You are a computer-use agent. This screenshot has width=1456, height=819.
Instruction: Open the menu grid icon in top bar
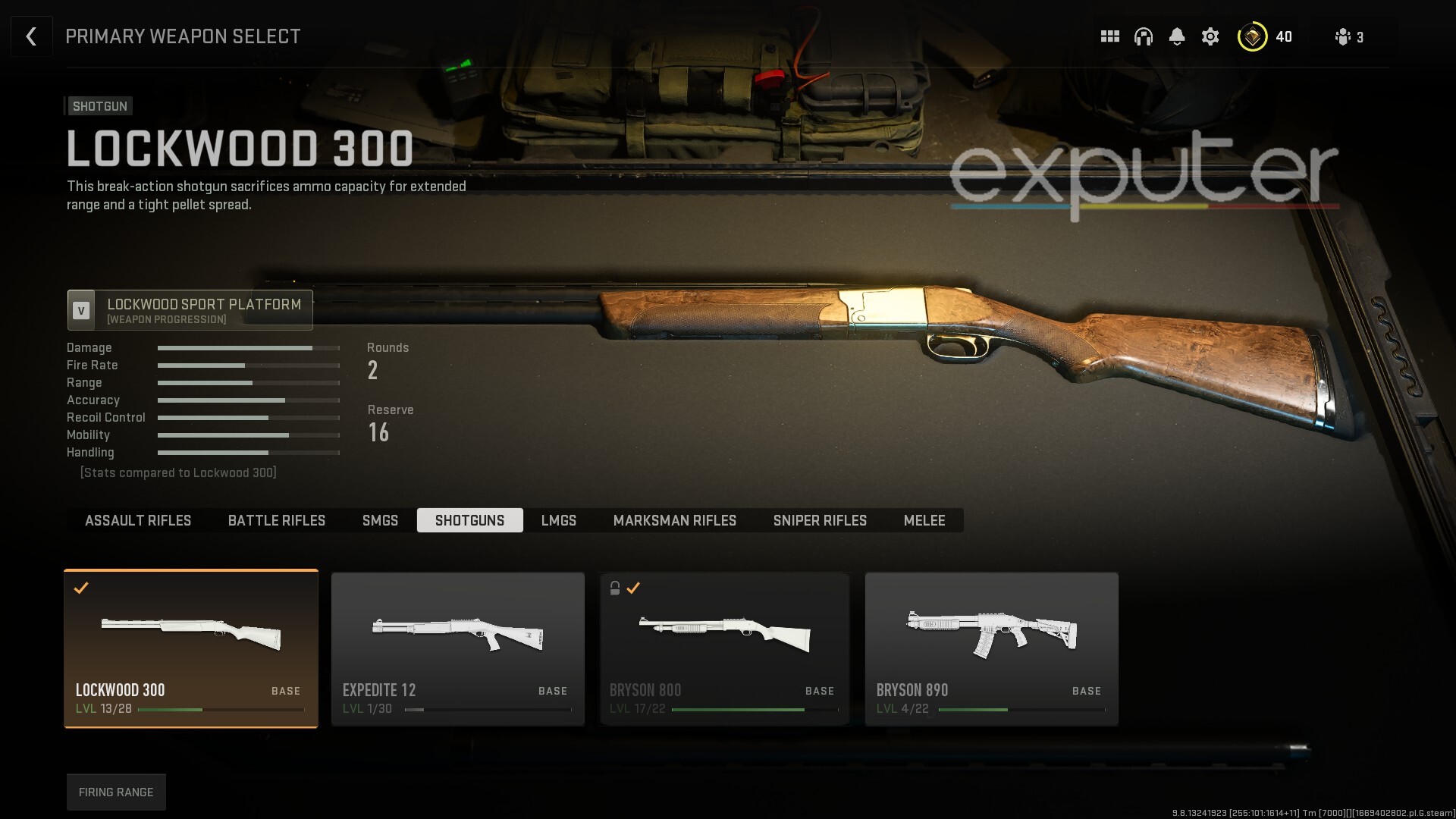point(1109,36)
